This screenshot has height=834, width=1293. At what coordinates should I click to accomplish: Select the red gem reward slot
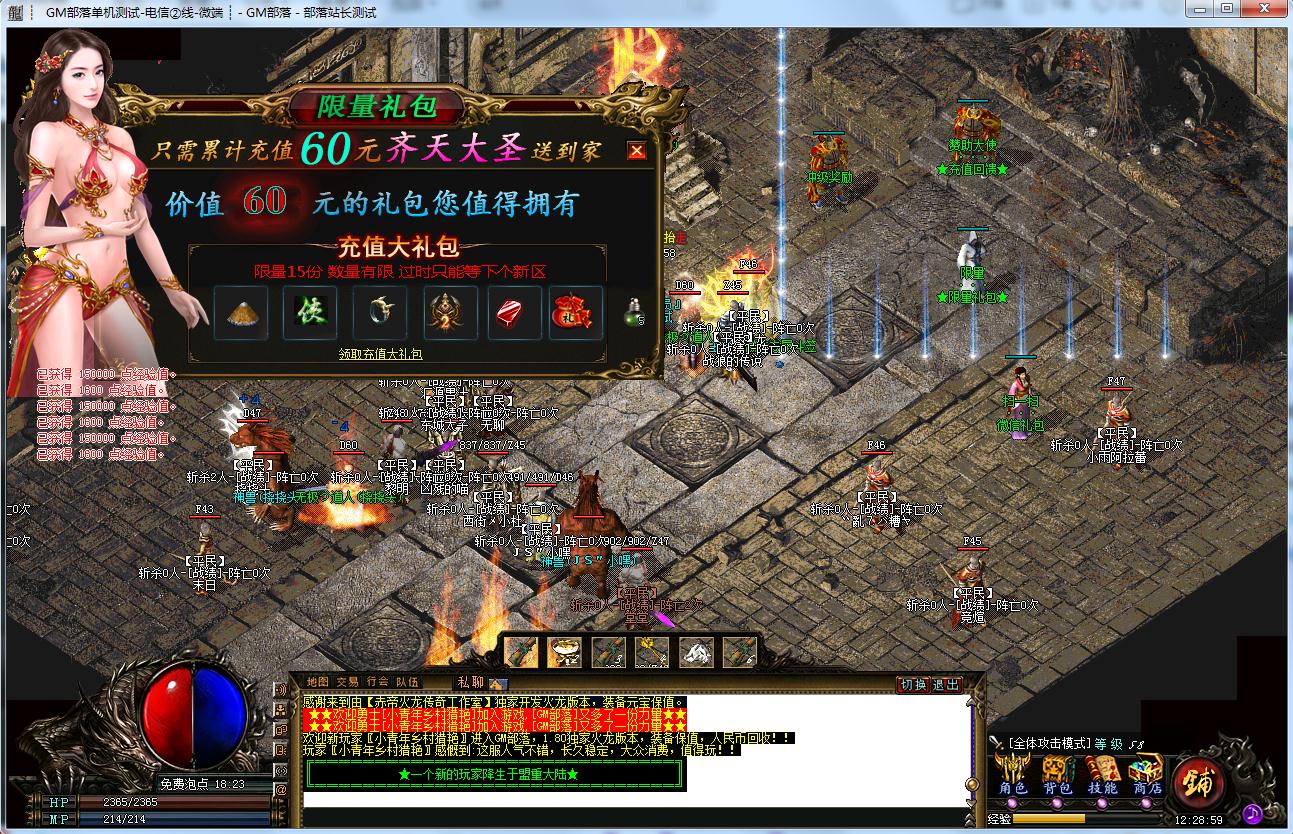click(514, 313)
